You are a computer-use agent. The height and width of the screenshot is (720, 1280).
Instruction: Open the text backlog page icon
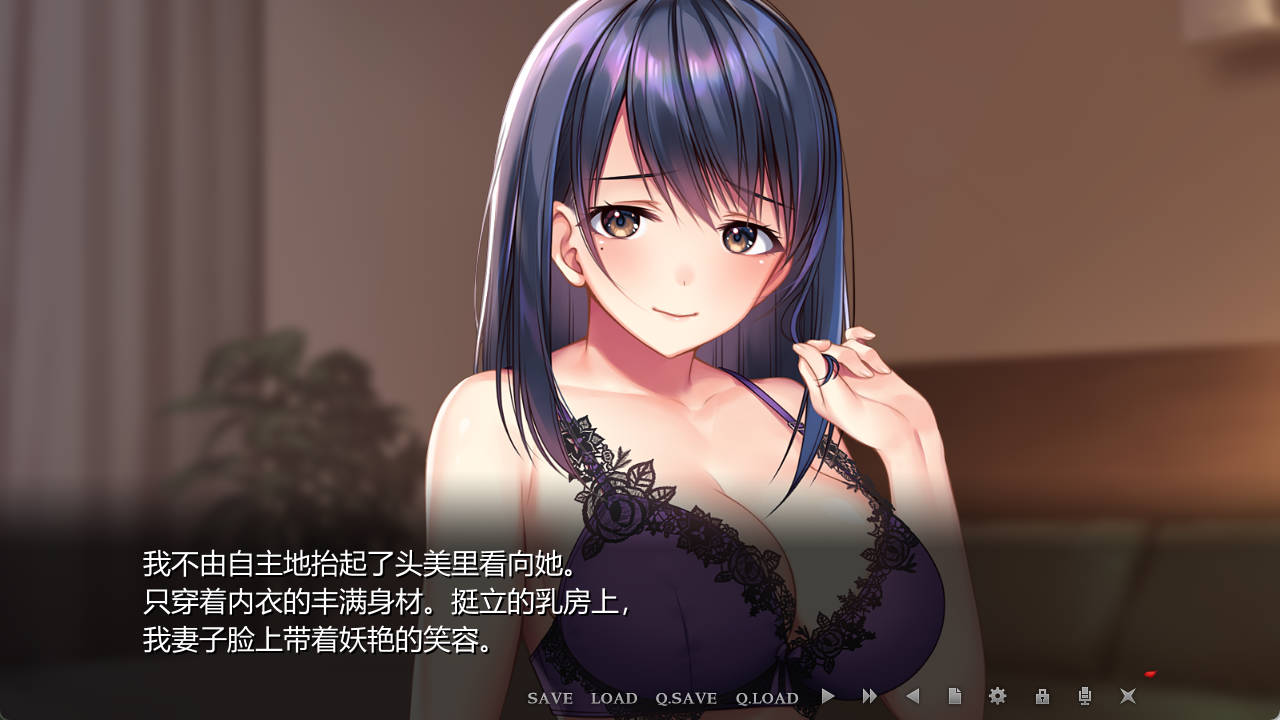click(957, 698)
